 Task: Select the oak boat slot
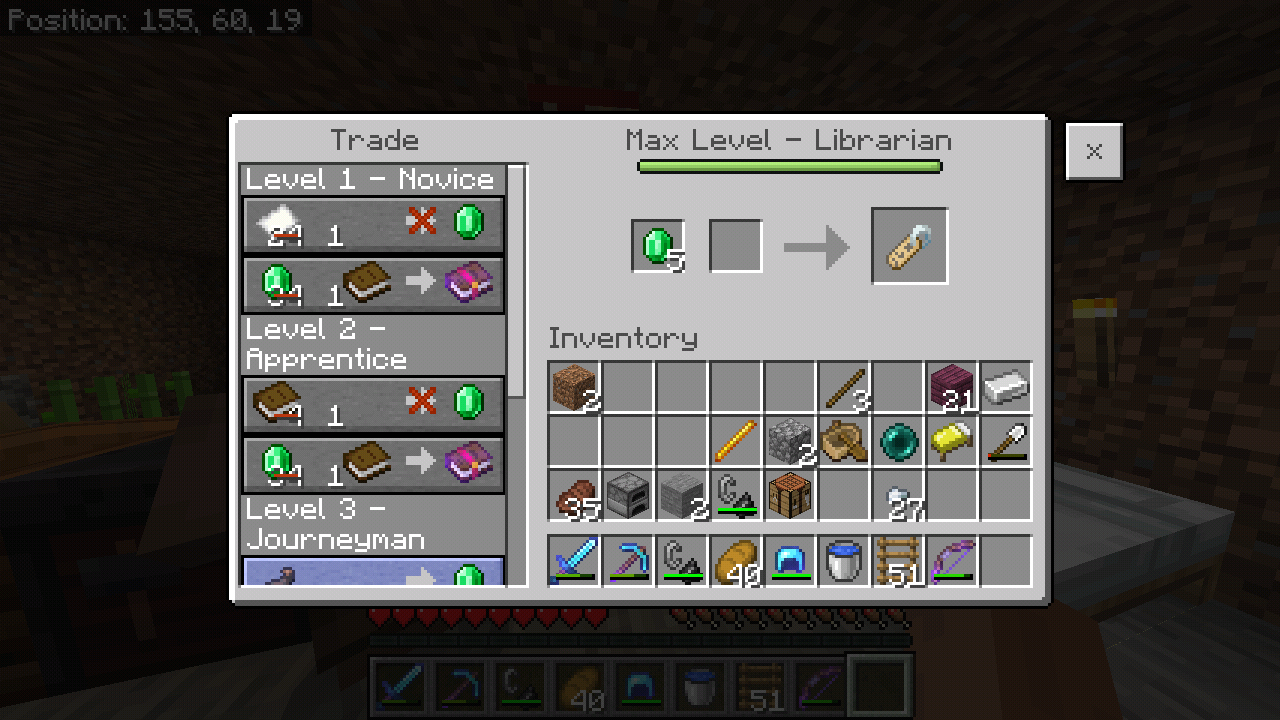pyautogui.click(x=844, y=442)
